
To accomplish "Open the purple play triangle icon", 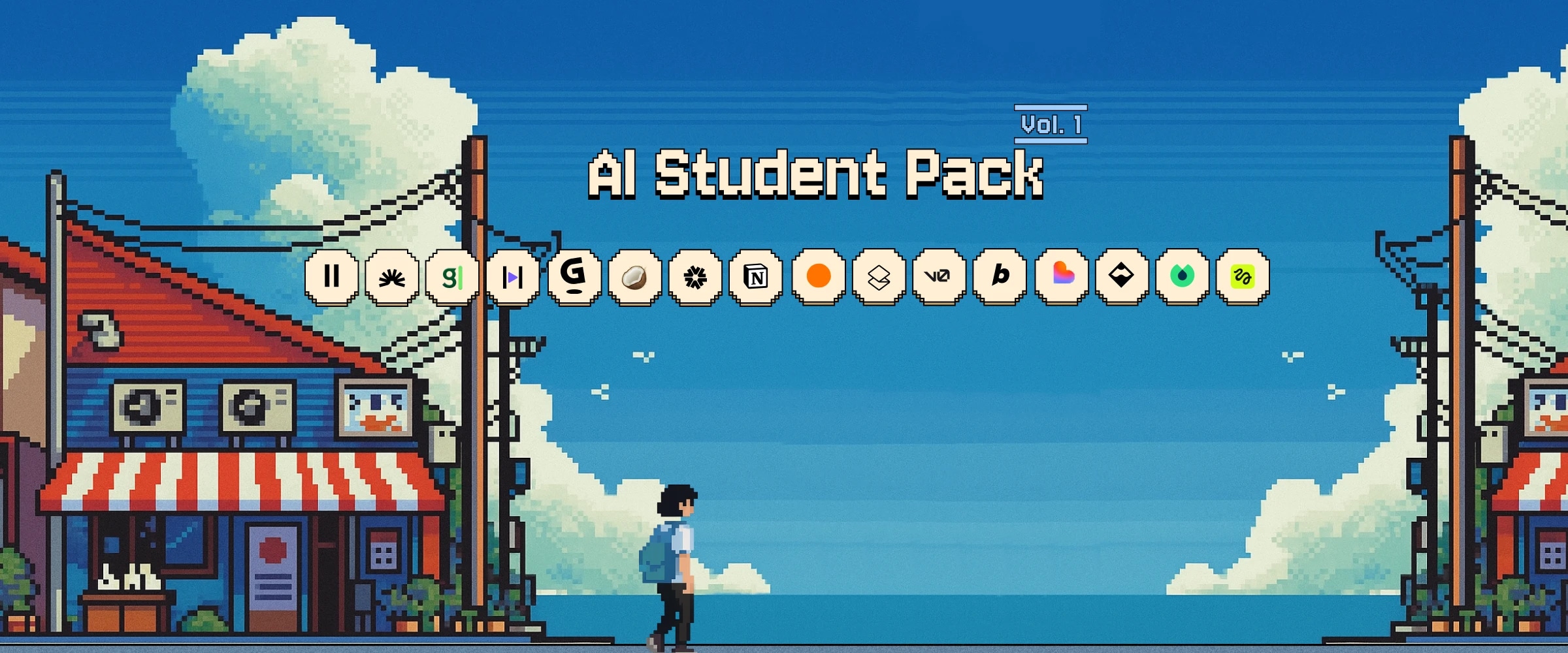I will coord(513,278).
